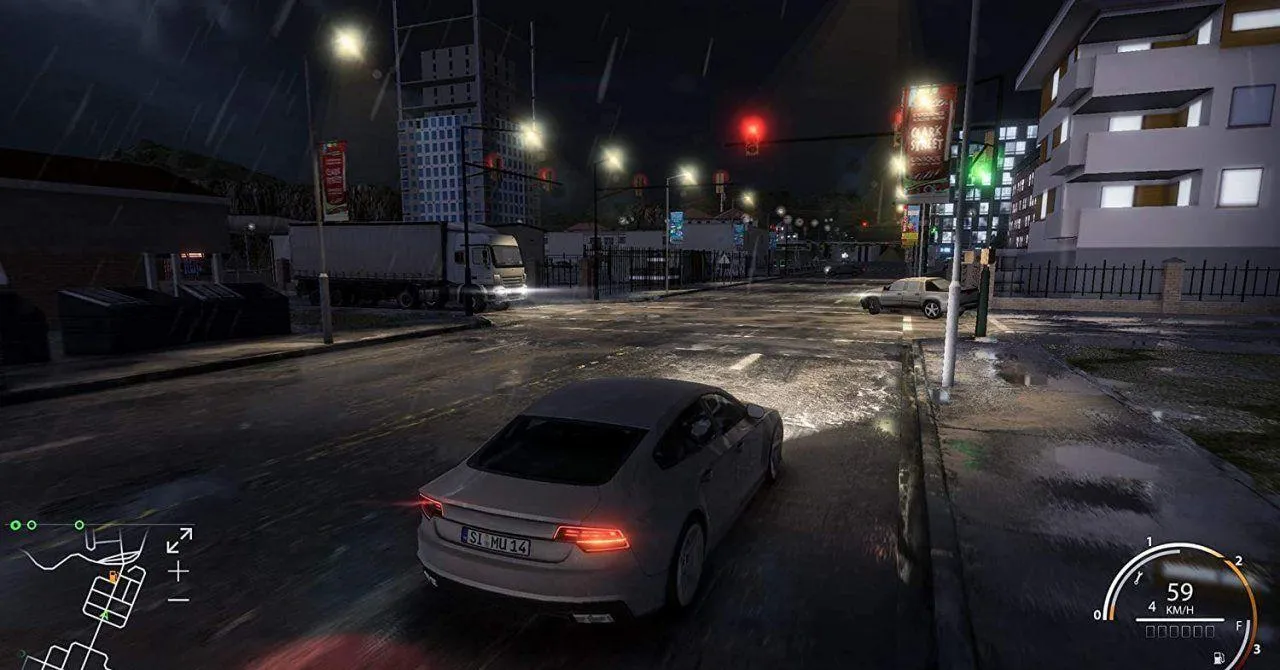Screen dimensions: 1280x670
Task: Zoom in the minimap with the plus
Action: pos(178,571)
